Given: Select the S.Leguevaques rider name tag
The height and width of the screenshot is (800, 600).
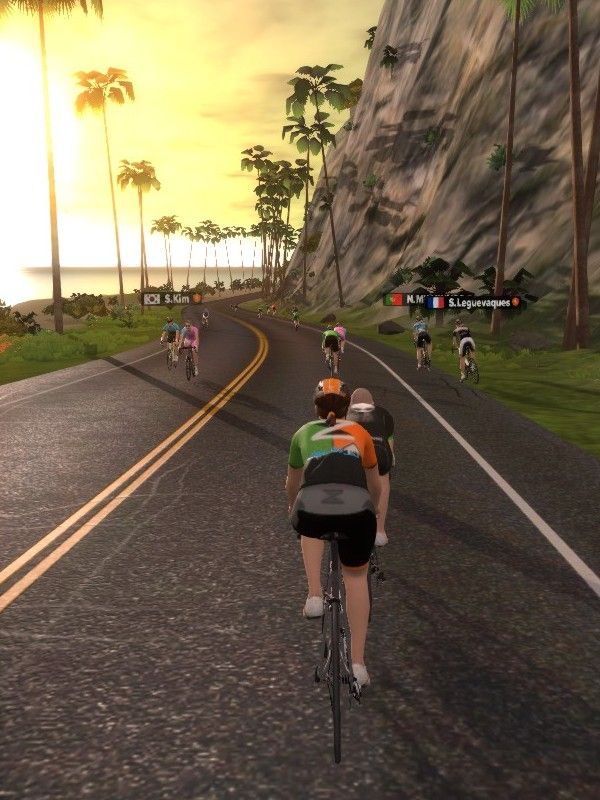Looking at the screenshot, I should click(473, 301).
